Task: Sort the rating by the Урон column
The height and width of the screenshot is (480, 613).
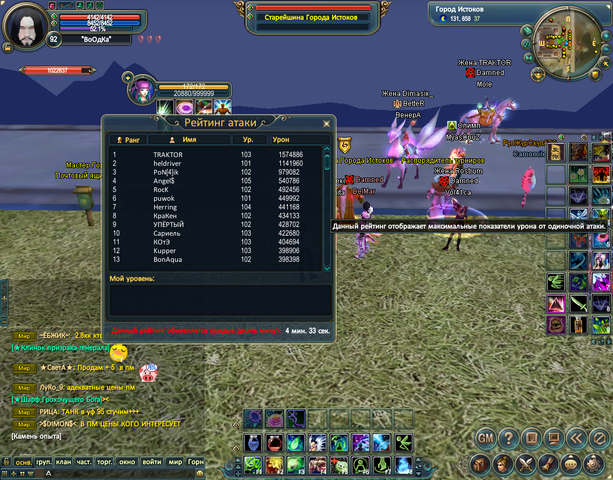Action: coord(281,141)
